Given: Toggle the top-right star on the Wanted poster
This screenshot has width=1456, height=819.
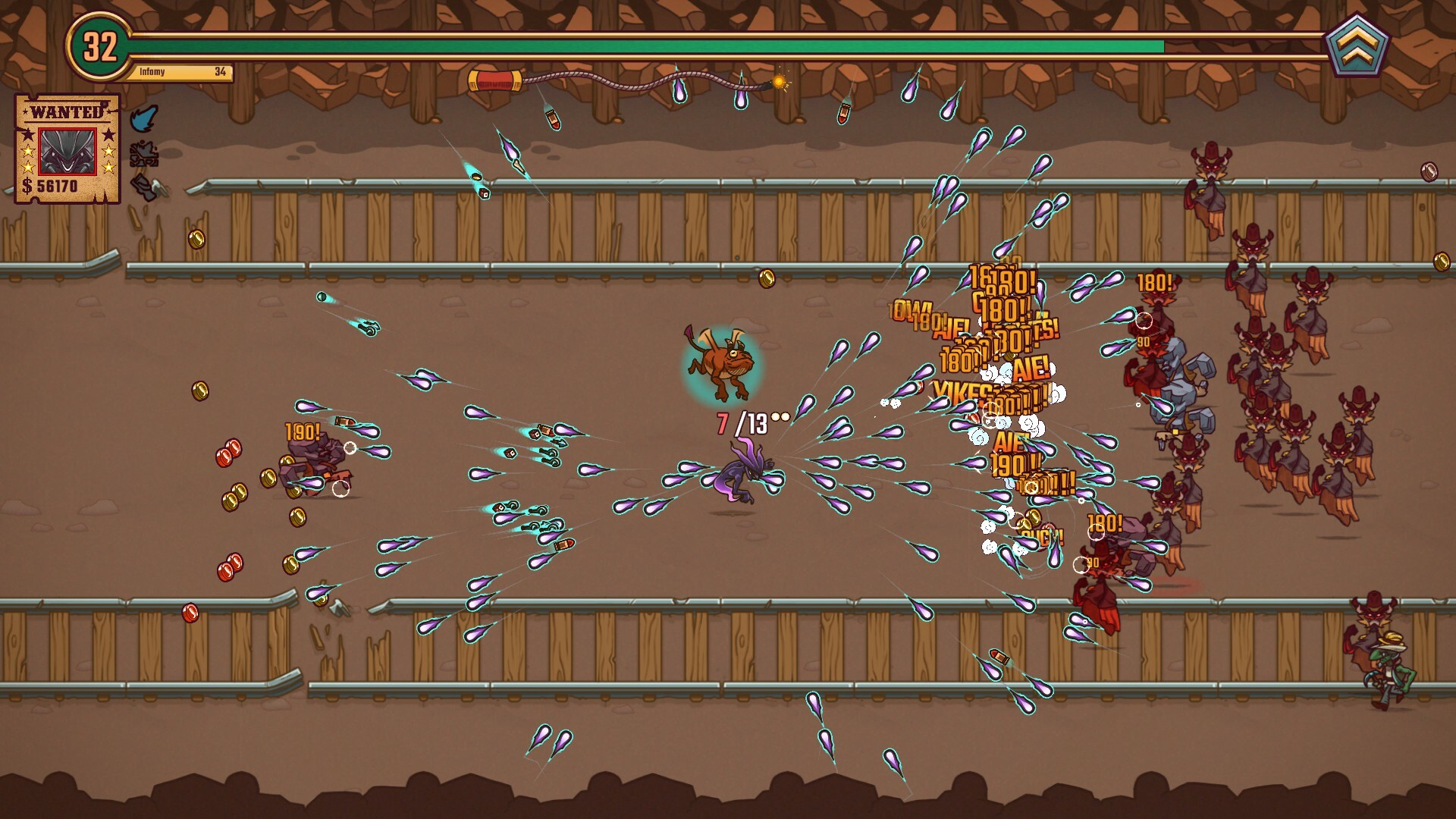Looking at the screenshot, I should [108, 135].
